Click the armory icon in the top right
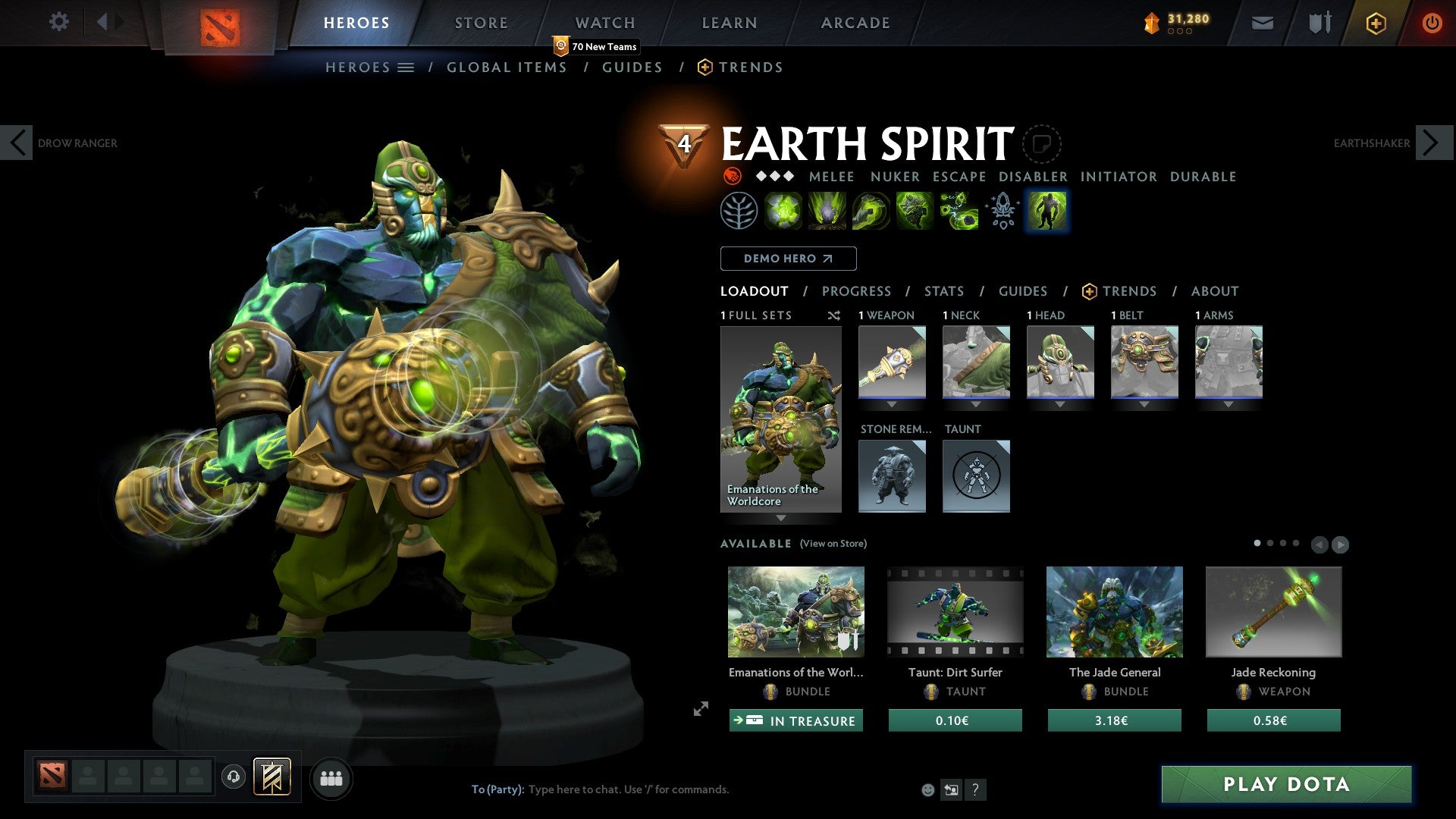Image resolution: width=1456 pixels, height=819 pixels. coord(1318,22)
